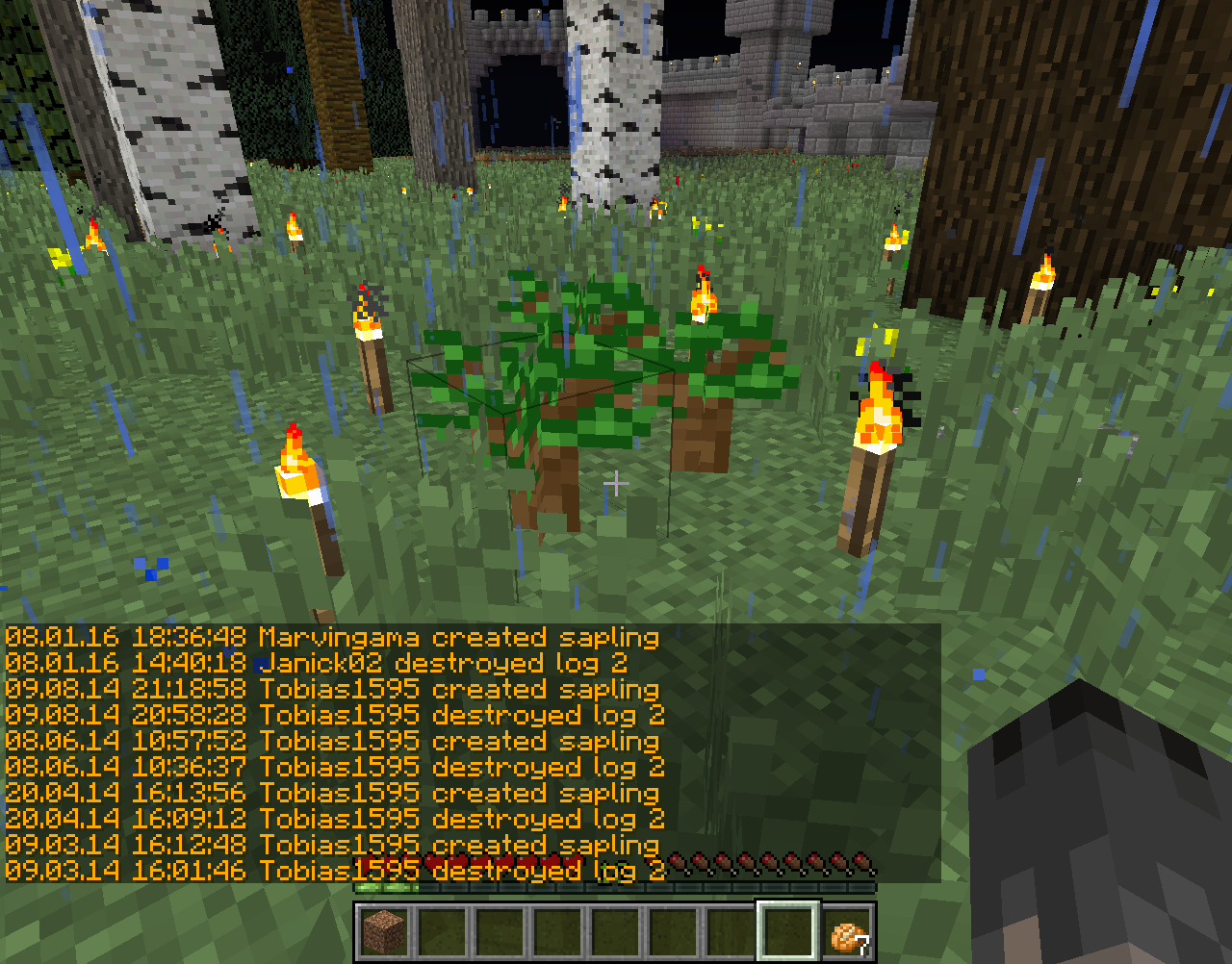The image size is (1232, 964).
Task: Select the dirt block hotbar slot
Action: (x=385, y=931)
